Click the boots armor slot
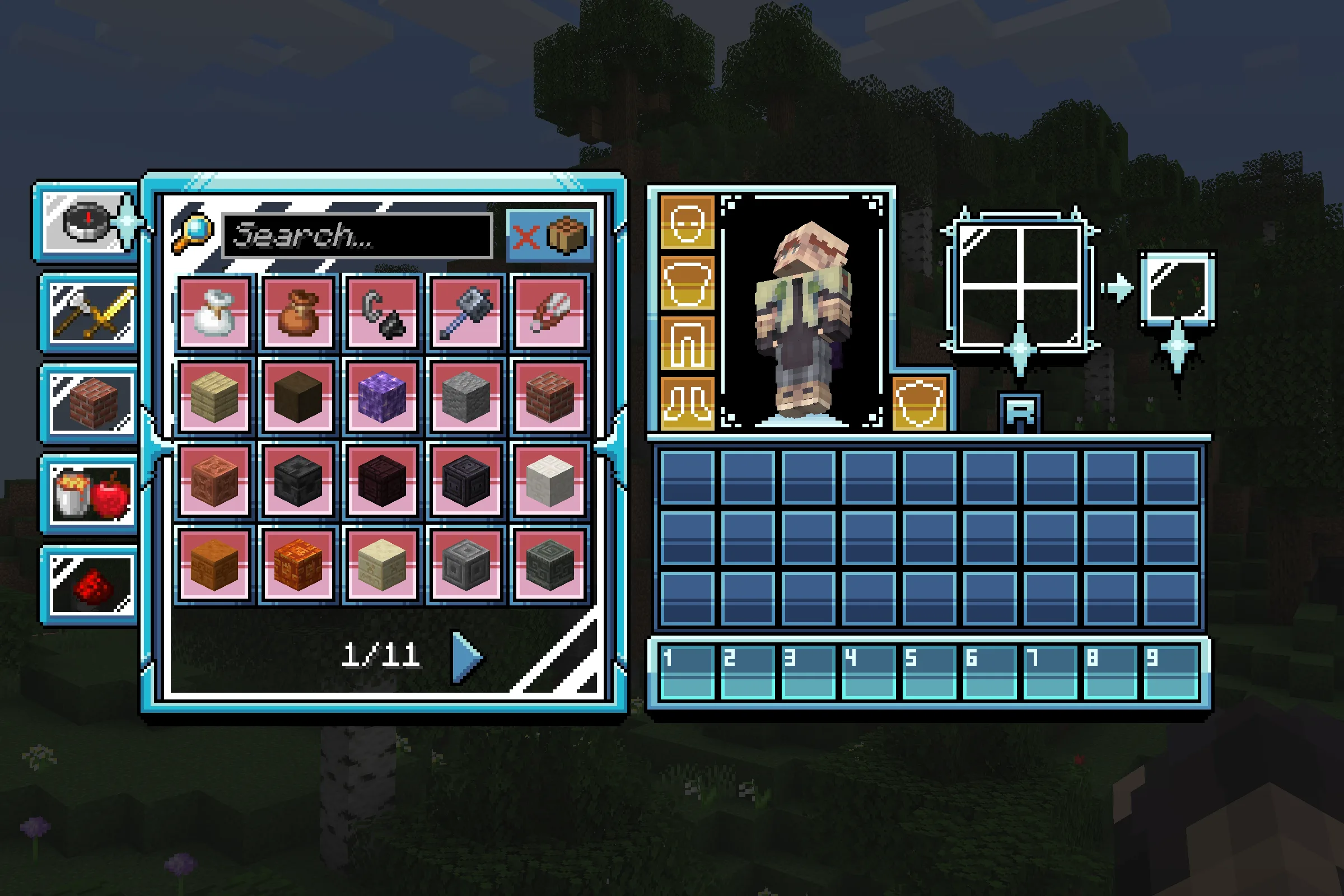The width and height of the screenshot is (1344, 896). pyautogui.click(x=687, y=403)
